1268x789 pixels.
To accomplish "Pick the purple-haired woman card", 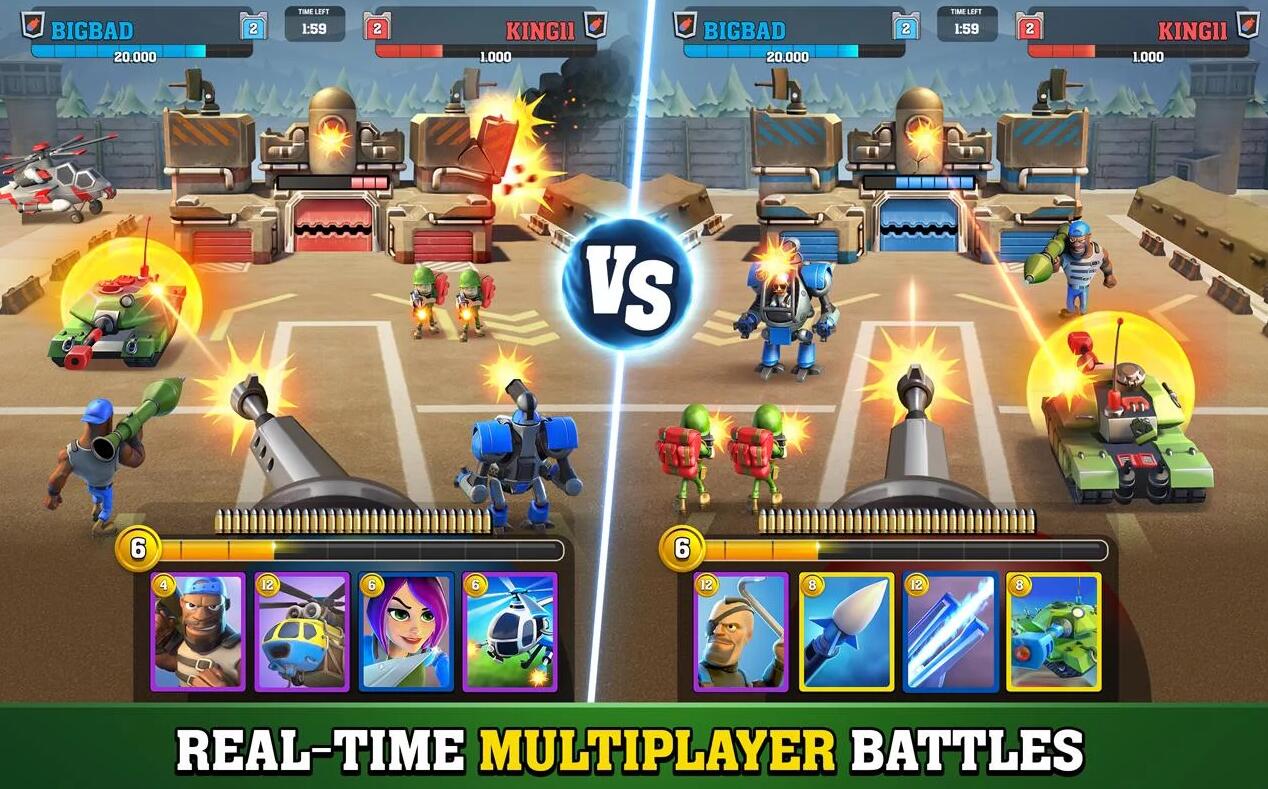I will [x=406, y=632].
